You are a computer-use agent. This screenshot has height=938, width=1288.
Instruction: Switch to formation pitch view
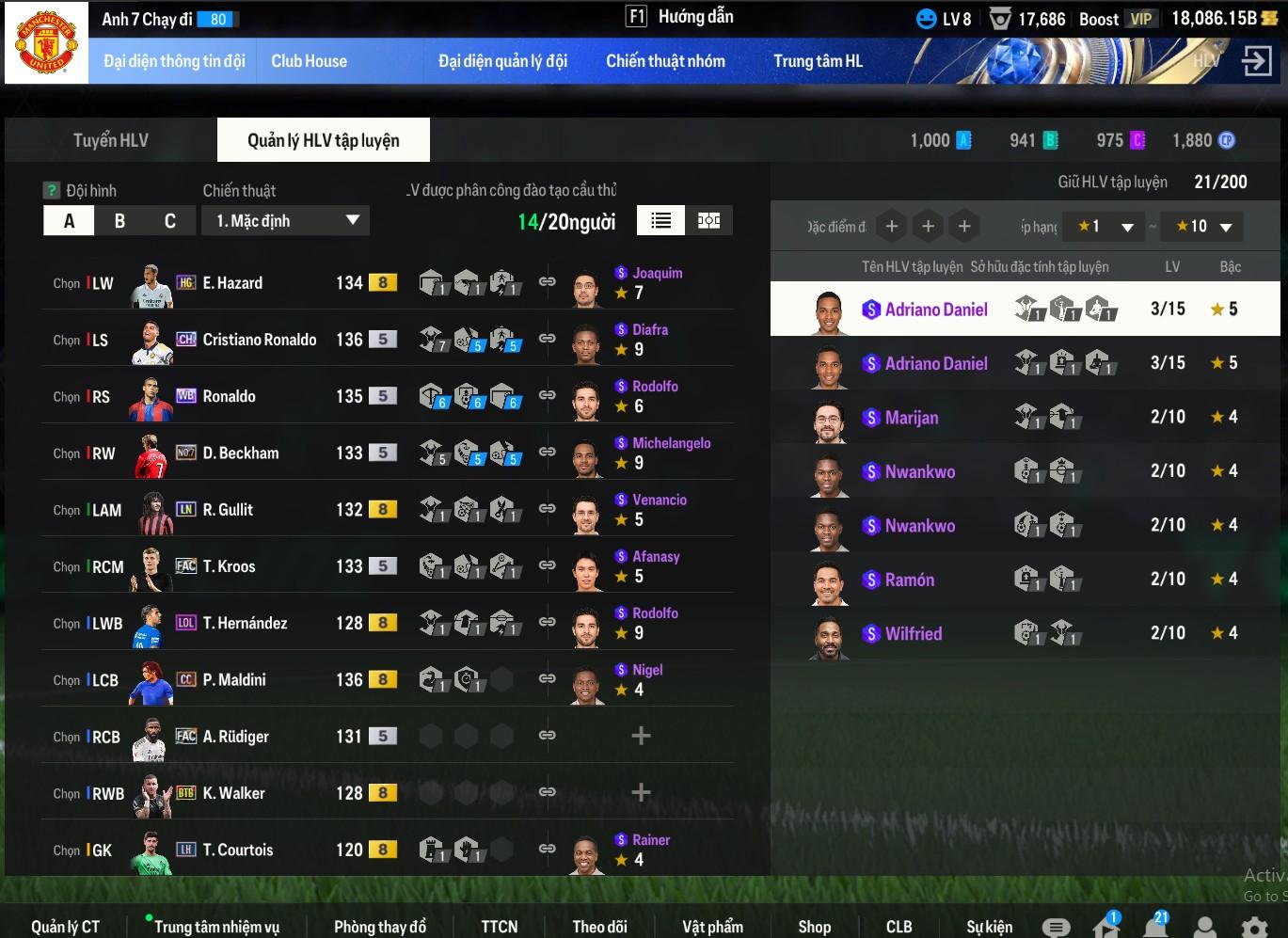708,220
